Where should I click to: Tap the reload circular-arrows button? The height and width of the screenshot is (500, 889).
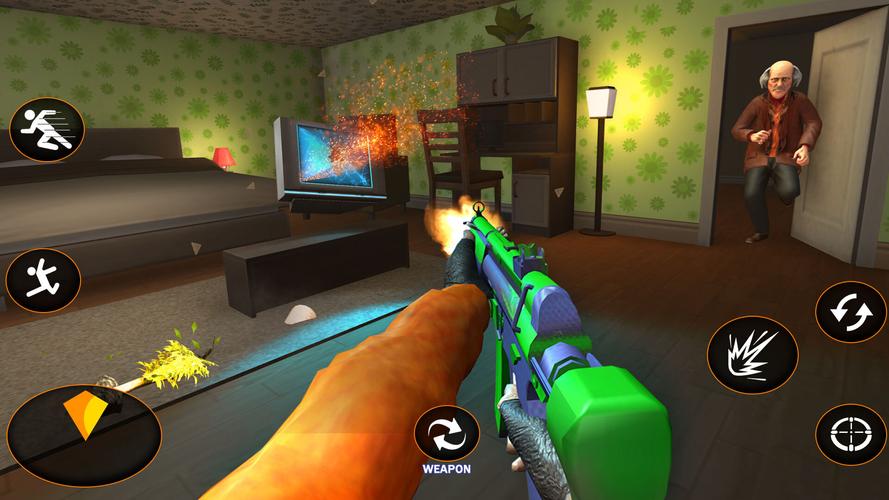pos(851,312)
